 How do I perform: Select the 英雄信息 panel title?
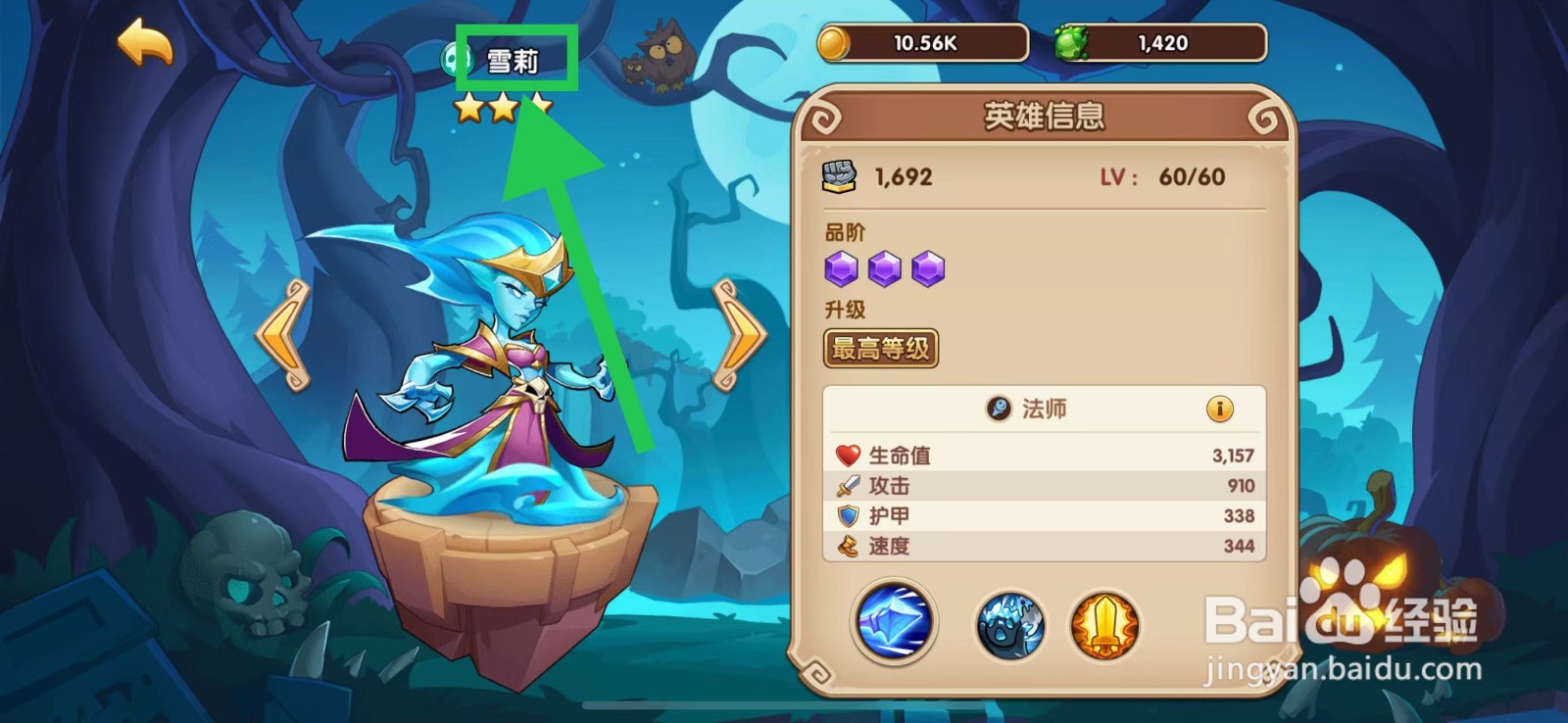1046,116
